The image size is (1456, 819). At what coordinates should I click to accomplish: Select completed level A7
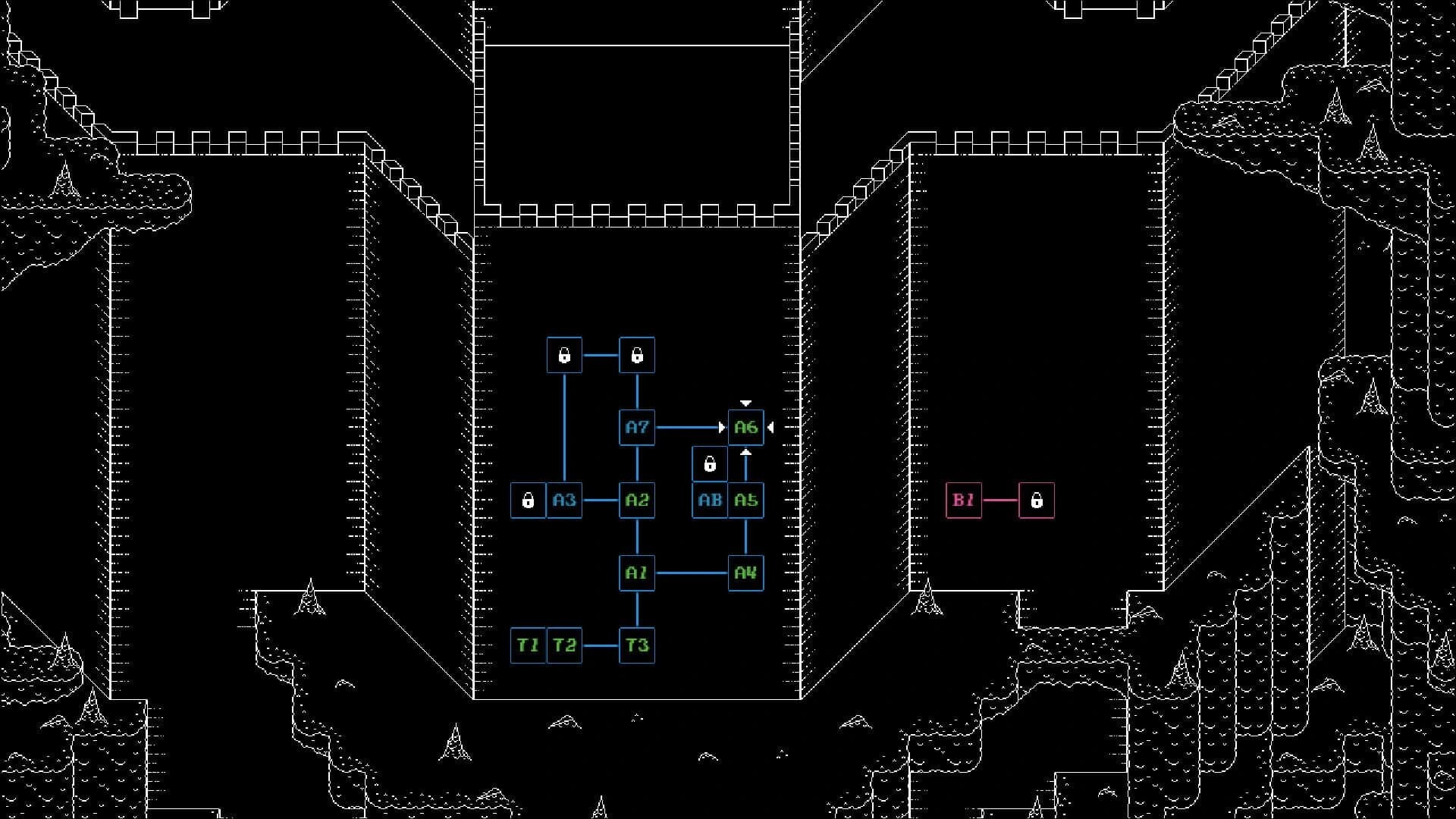coord(637,427)
